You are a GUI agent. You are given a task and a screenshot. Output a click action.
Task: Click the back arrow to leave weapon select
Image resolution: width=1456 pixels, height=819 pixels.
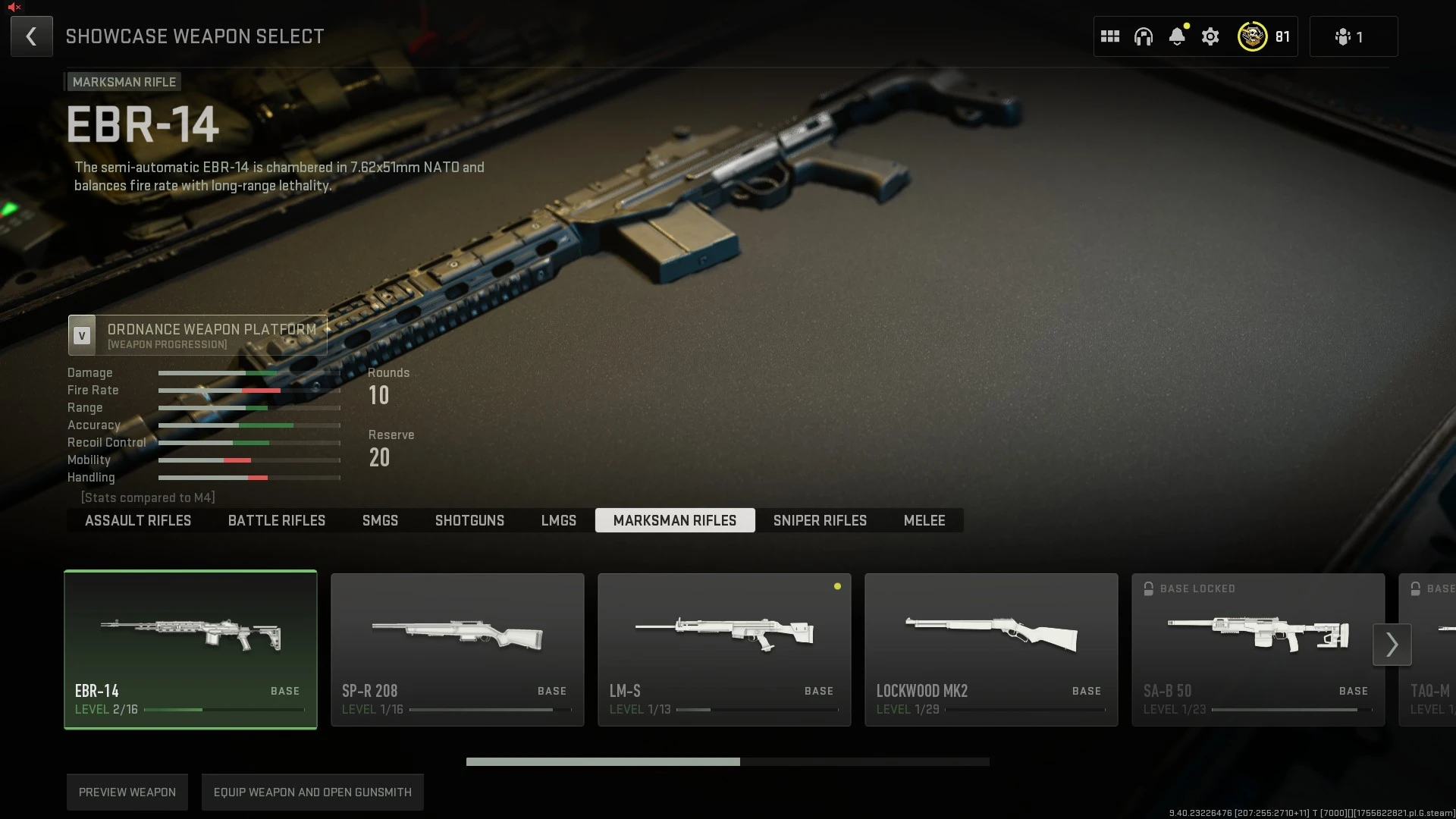tap(31, 36)
